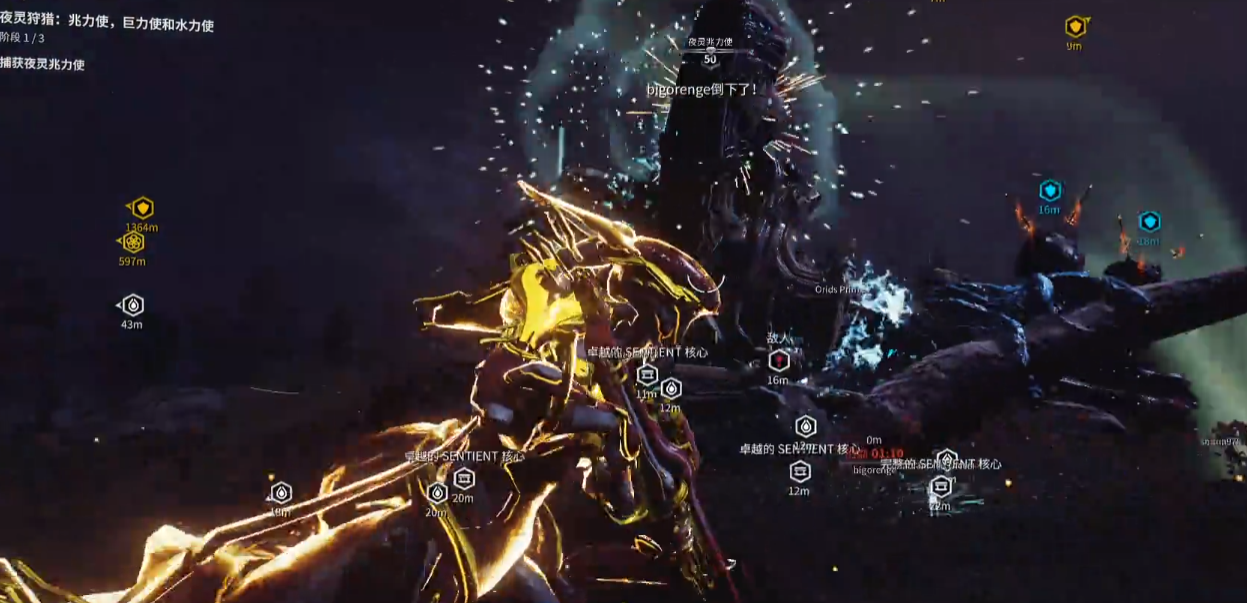Click the red enemy marker labeled 敌人
The height and width of the screenshot is (603, 1247).
[x=778, y=361]
